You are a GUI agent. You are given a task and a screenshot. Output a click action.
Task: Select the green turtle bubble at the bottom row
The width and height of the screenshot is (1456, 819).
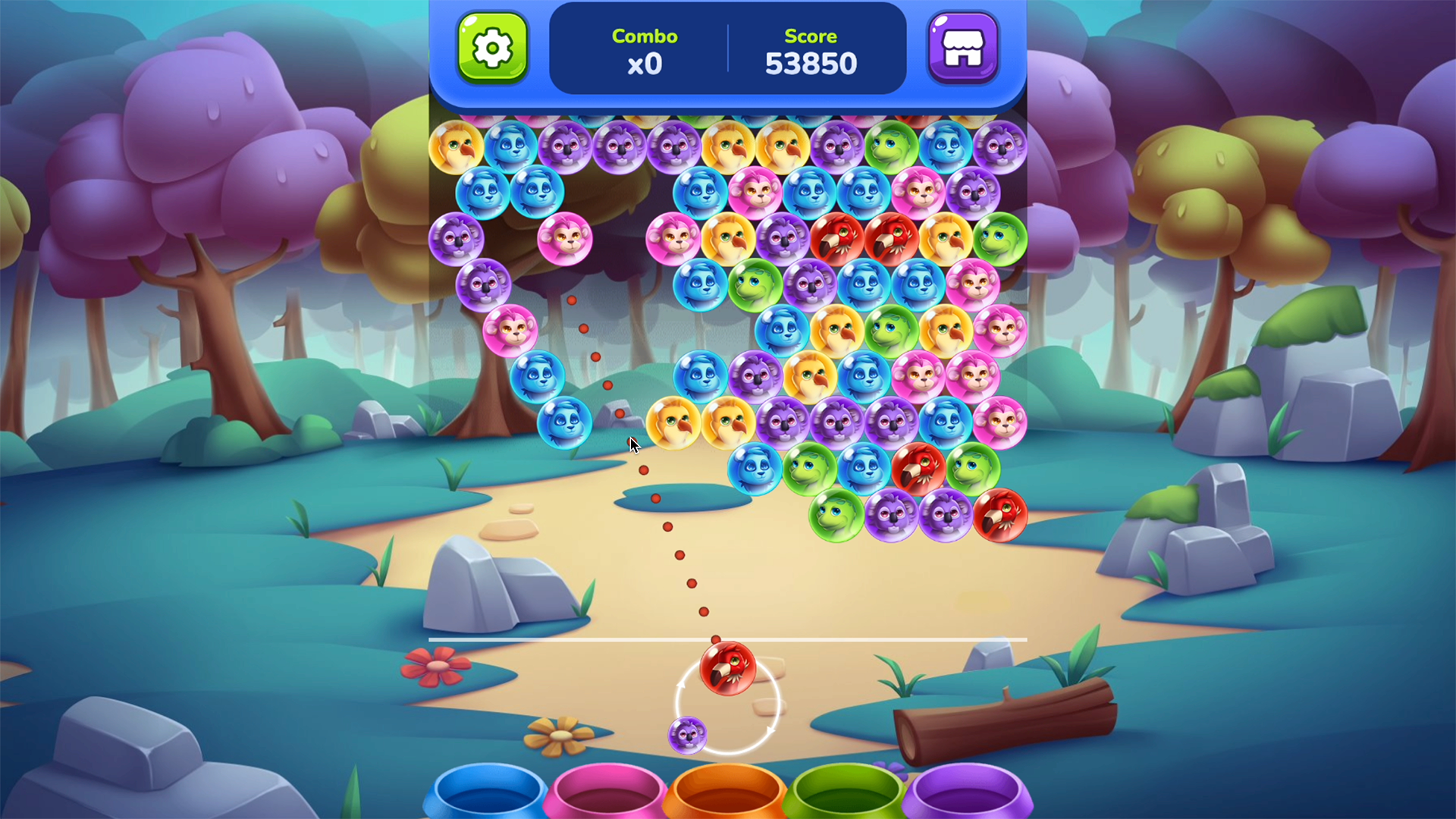click(834, 514)
